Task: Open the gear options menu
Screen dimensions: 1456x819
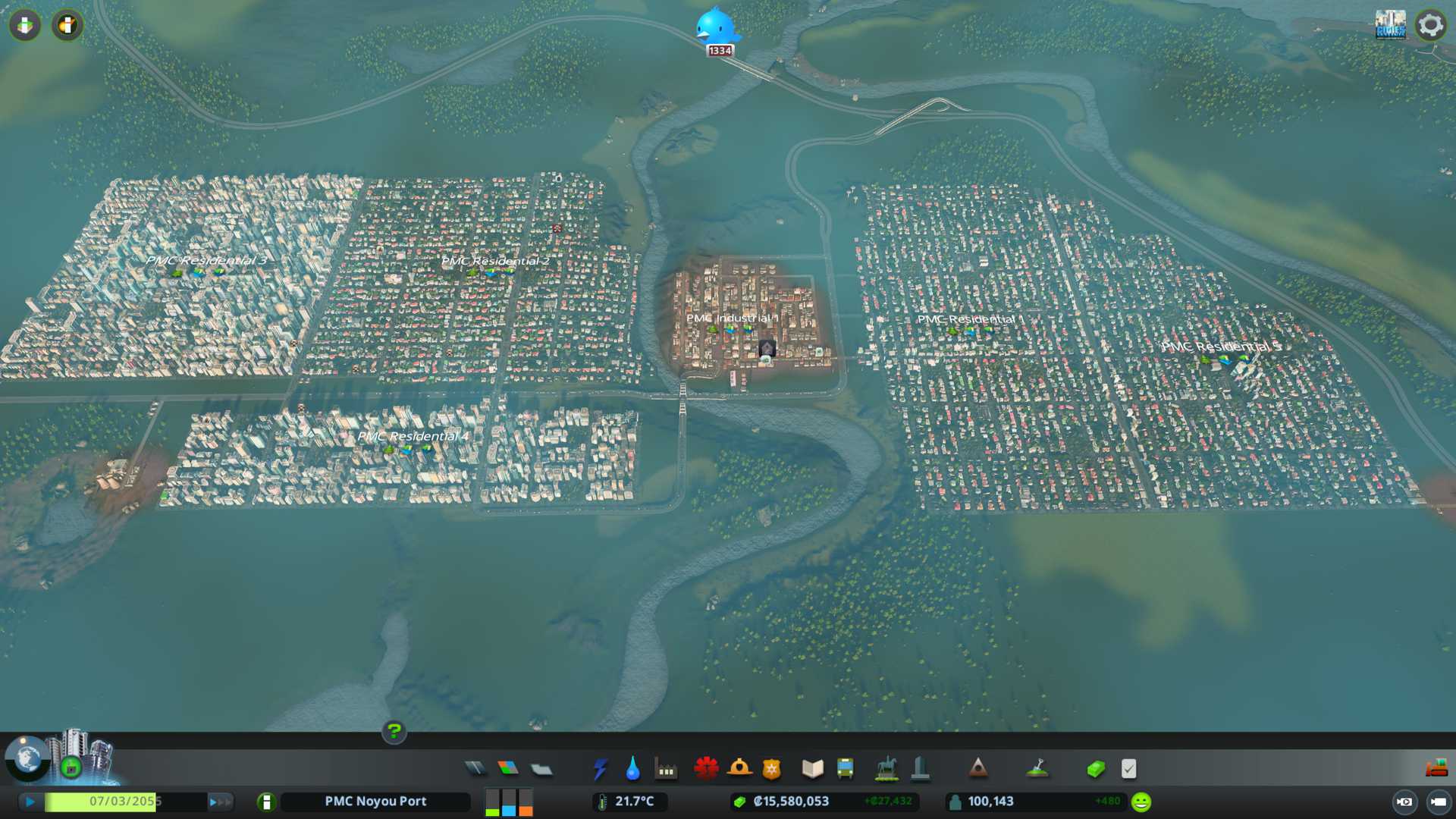Action: coord(1430,25)
